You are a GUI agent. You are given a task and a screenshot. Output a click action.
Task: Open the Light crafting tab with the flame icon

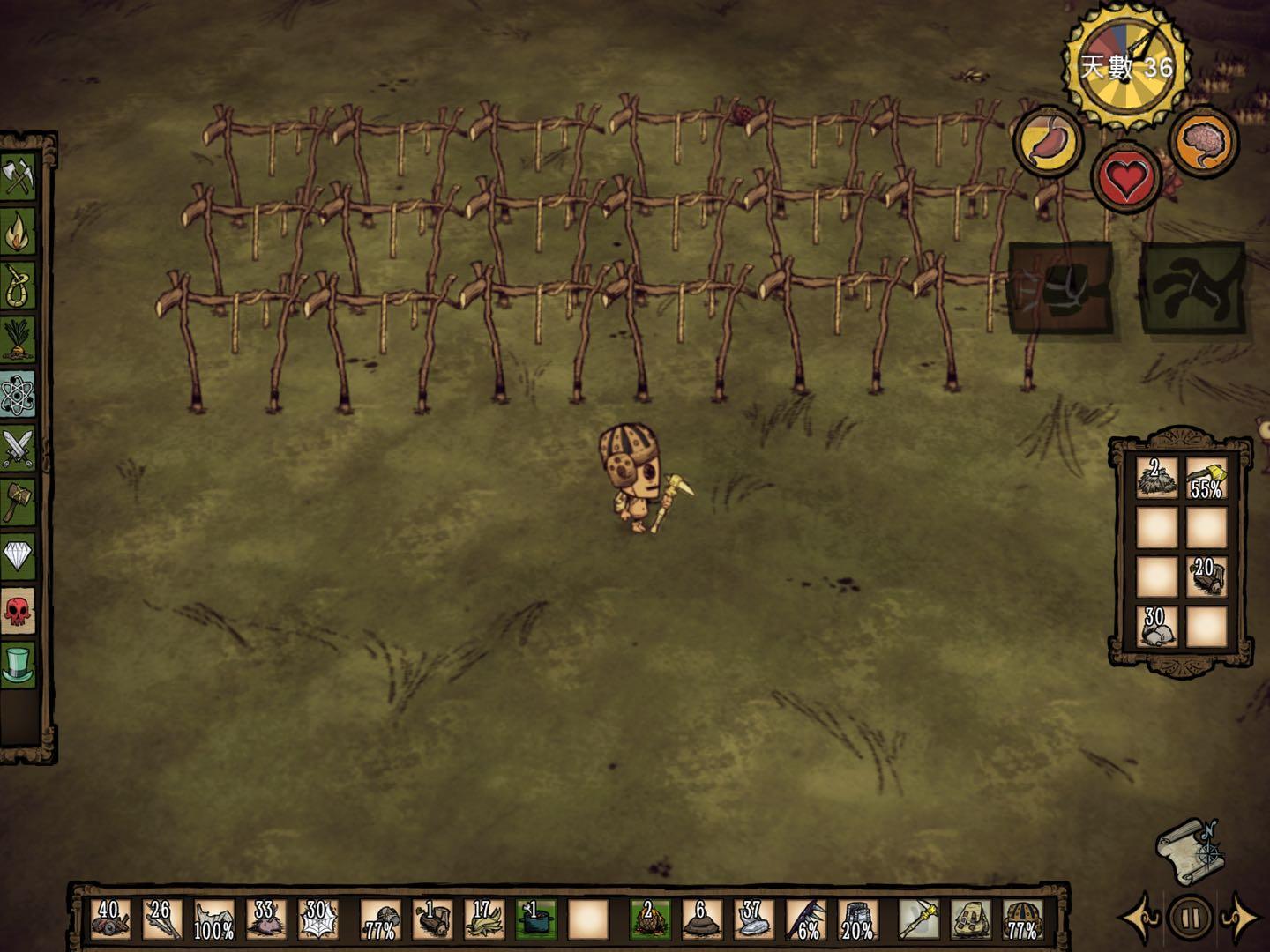(x=18, y=232)
